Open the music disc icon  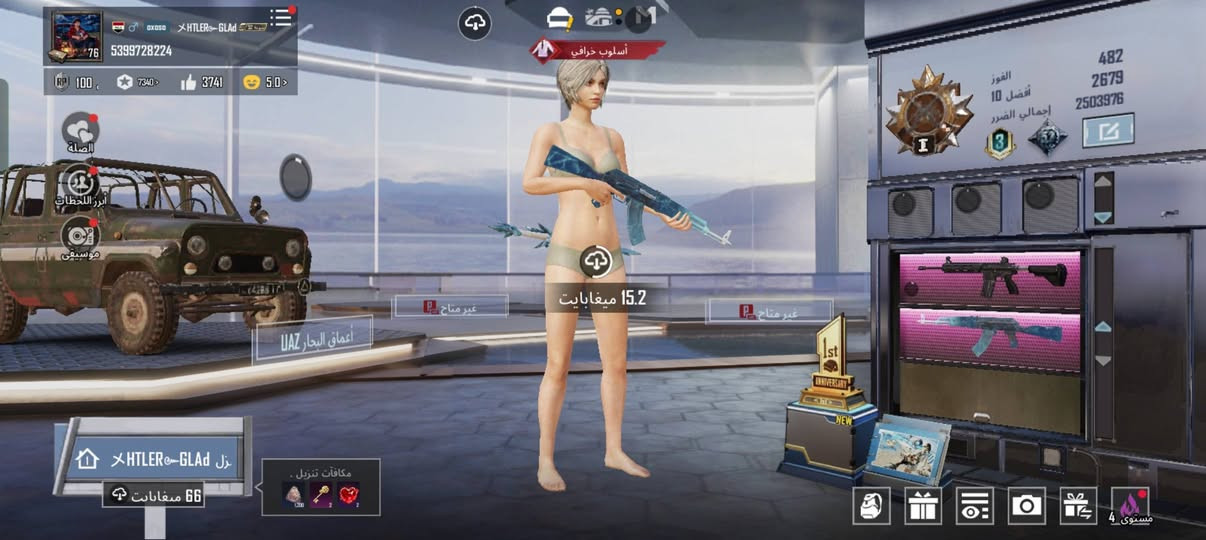tap(80, 235)
